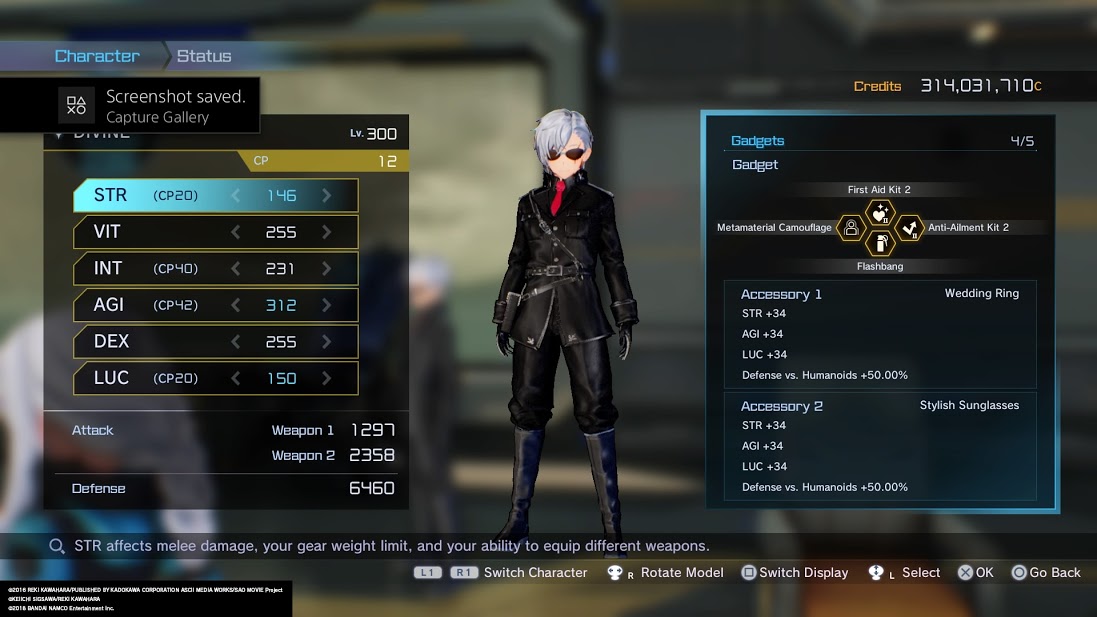The image size is (1097, 617).
Task: Raise AGI using its right arrow
Action: [327, 305]
